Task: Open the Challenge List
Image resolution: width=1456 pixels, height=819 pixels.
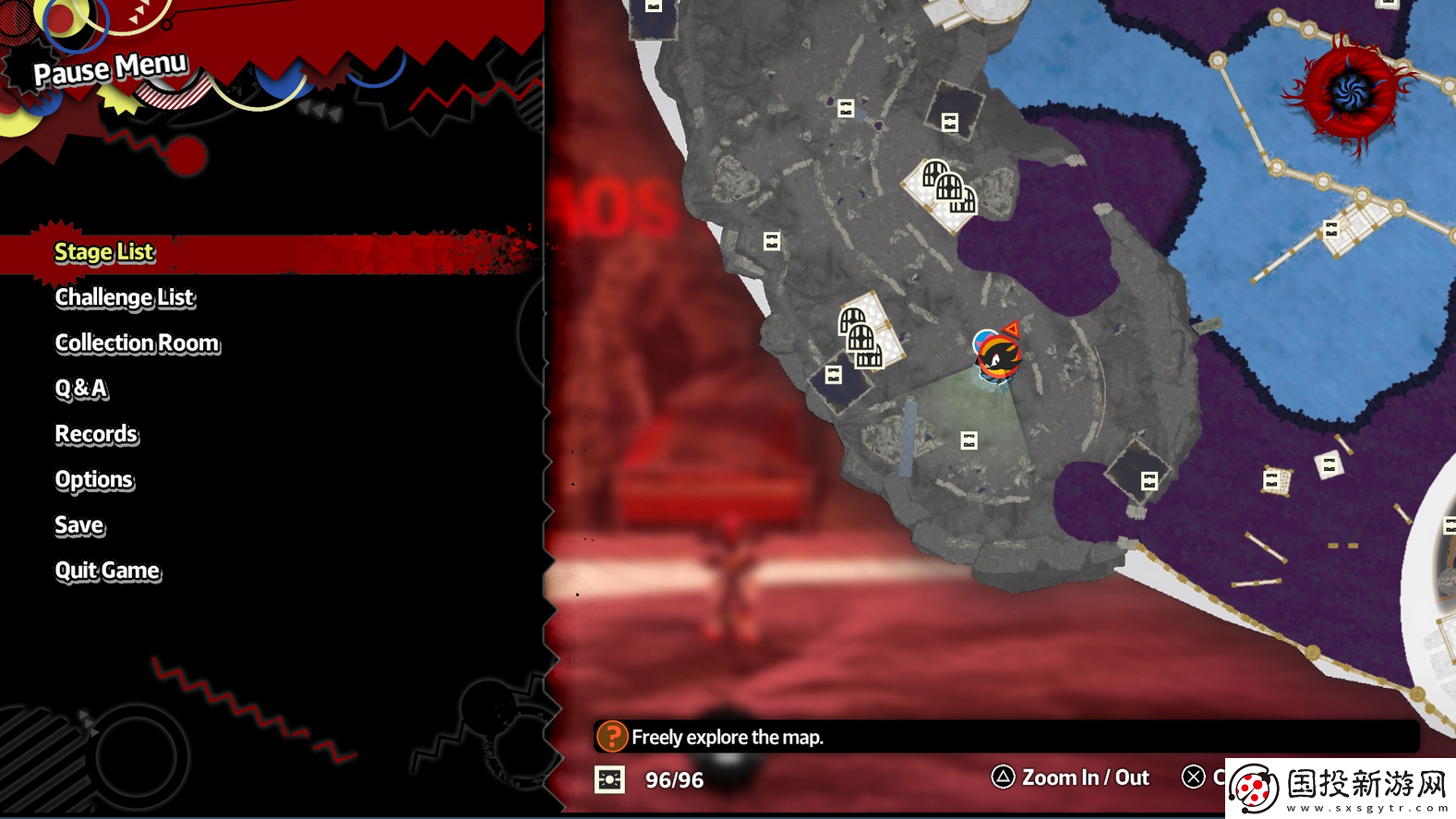Action: pyautogui.click(x=125, y=297)
